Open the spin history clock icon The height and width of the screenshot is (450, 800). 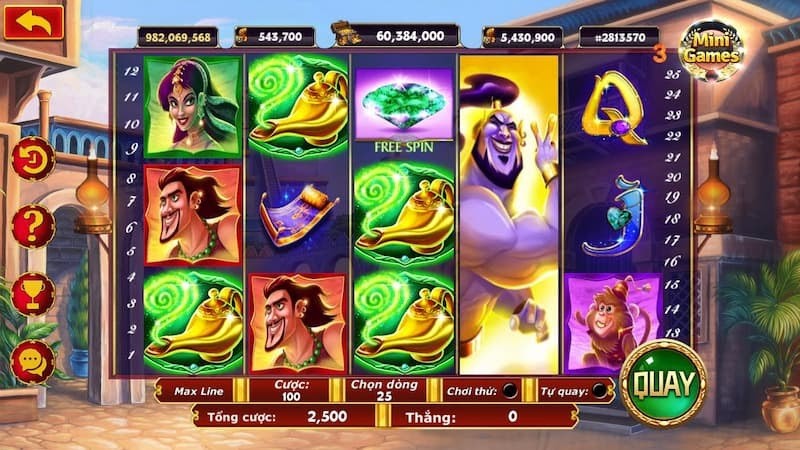pos(33,159)
